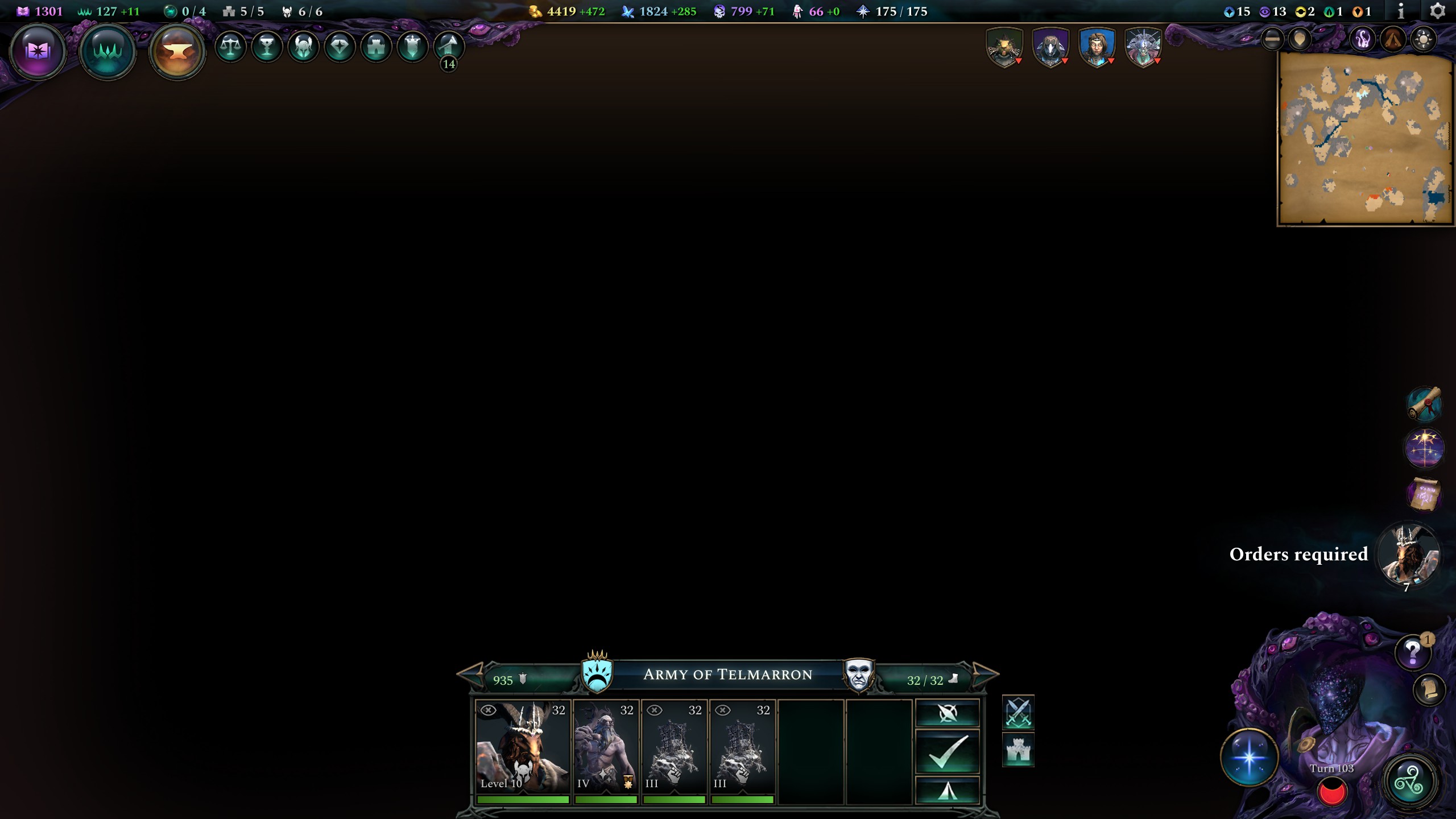
Task: Order the army to set up camp
Action: pos(946,791)
